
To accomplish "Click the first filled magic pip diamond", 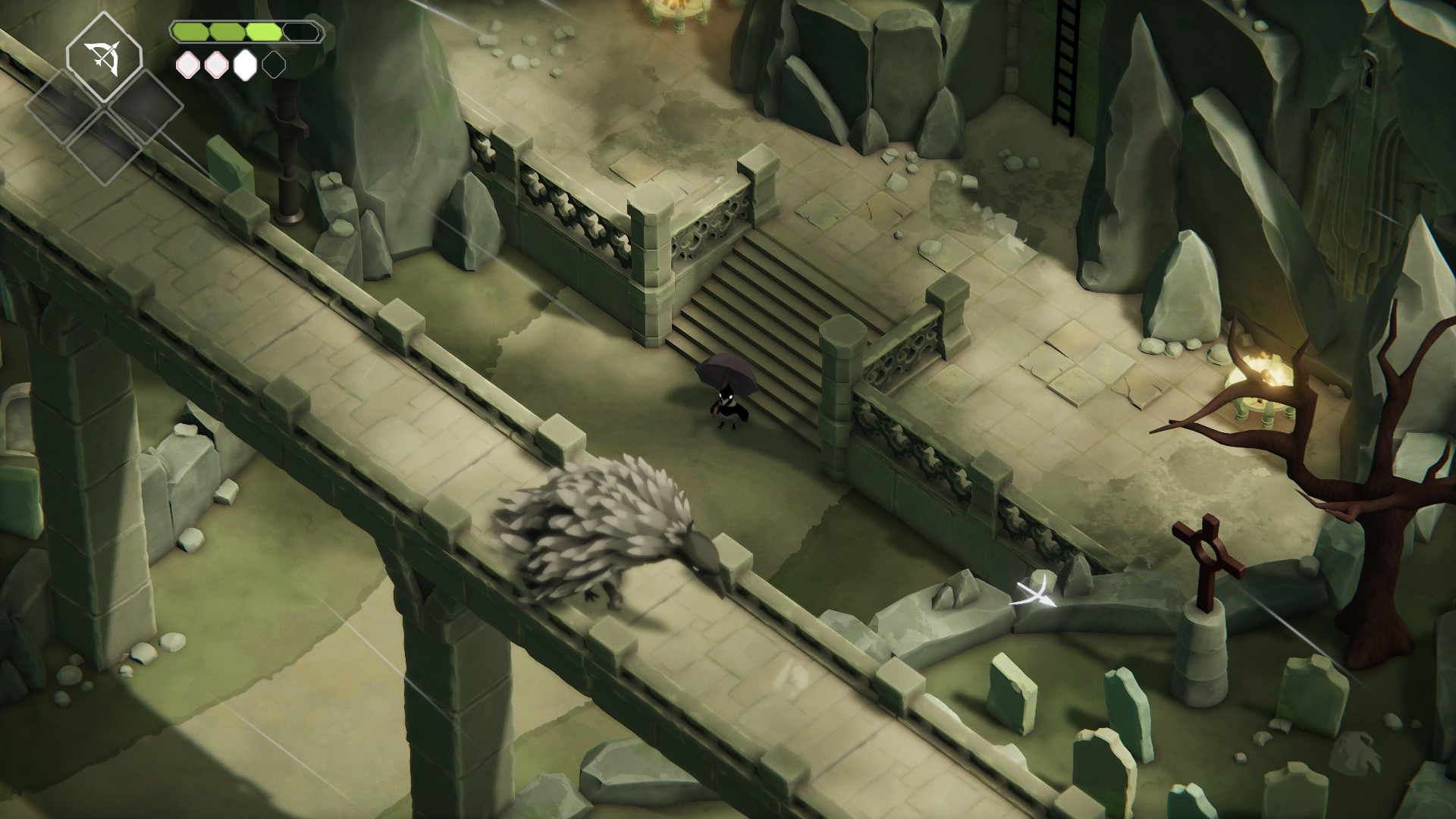I will [188, 65].
